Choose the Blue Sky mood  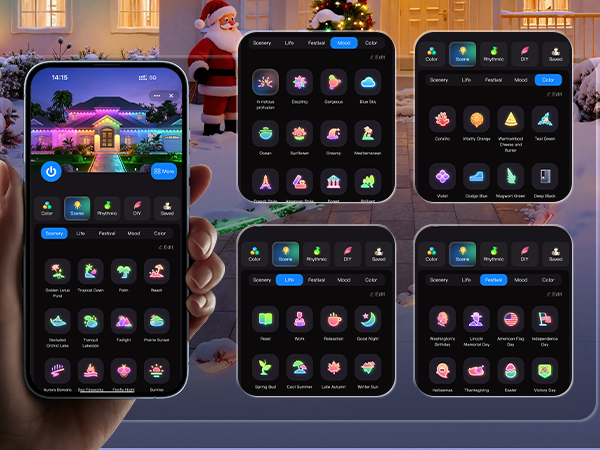pyautogui.click(x=366, y=82)
